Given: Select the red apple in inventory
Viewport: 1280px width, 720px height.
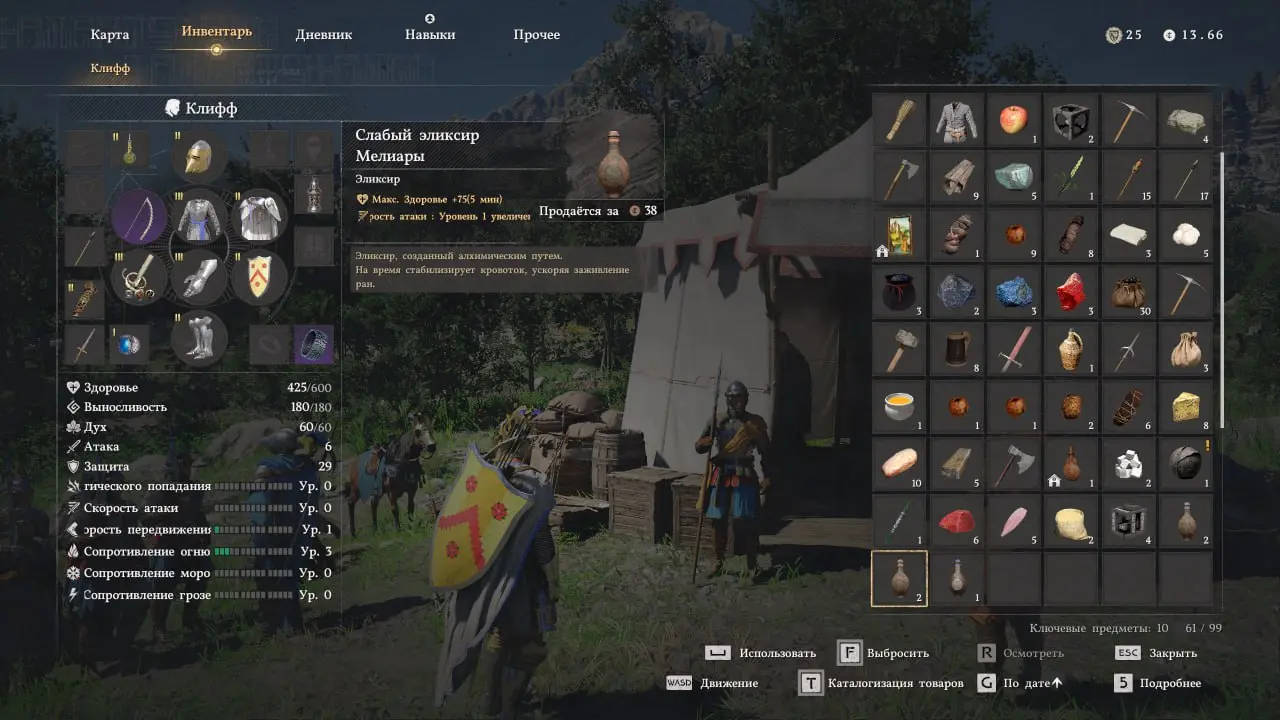Looking at the screenshot, I should tap(1014, 121).
